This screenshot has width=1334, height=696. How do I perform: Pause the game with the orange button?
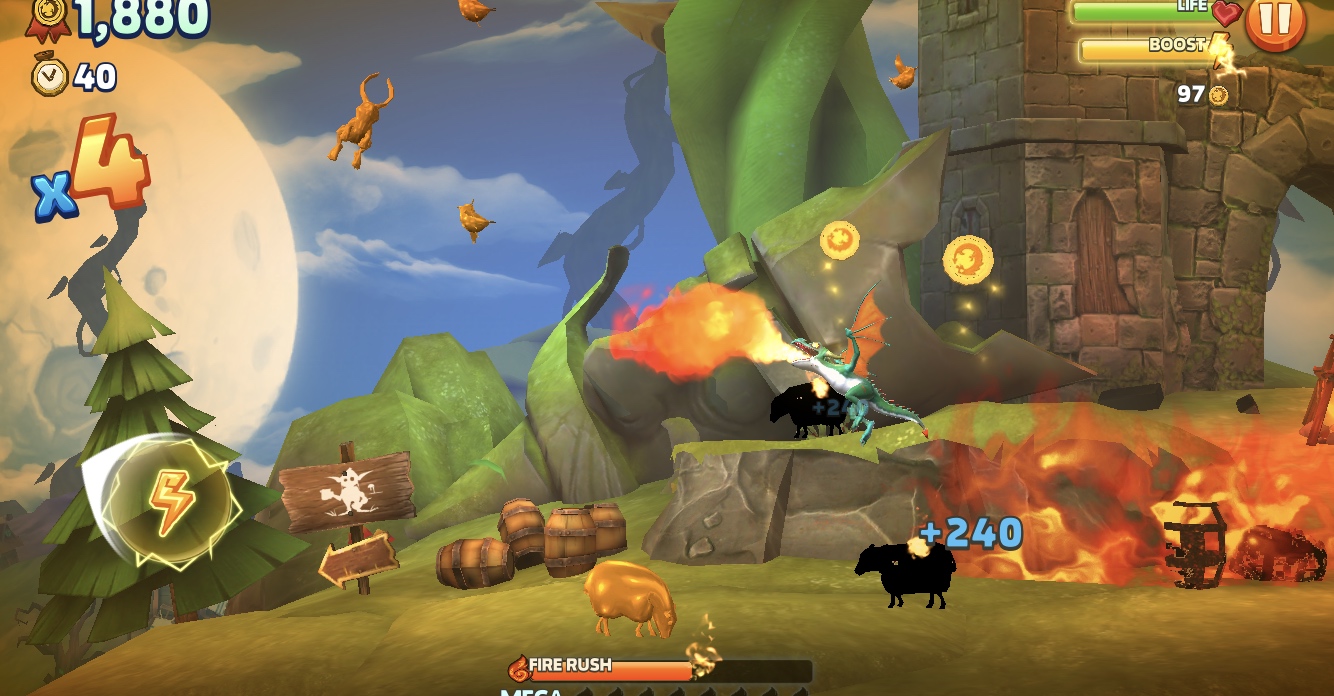click(x=1275, y=22)
